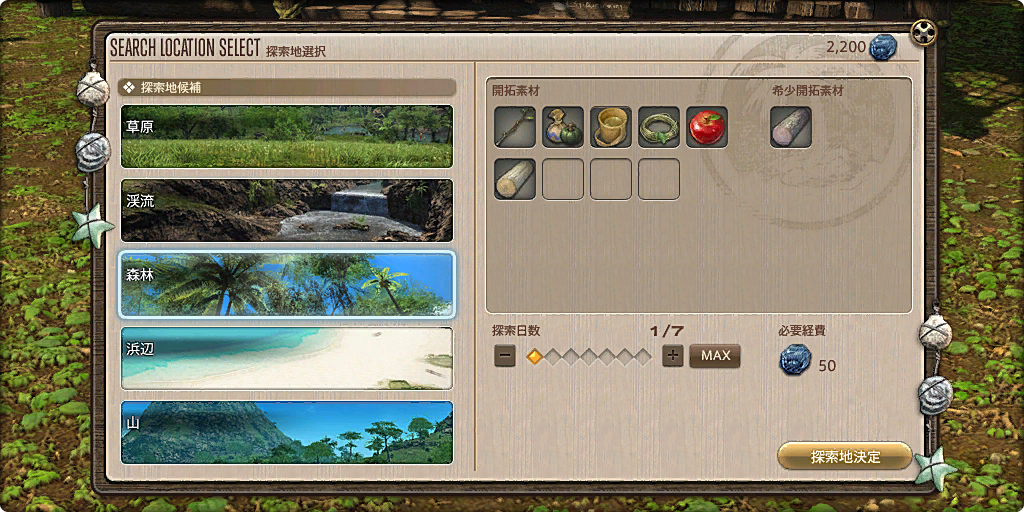This screenshot has height=512, width=1024.
Task: Inspect the branch material icon
Action: tap(515, 127)
